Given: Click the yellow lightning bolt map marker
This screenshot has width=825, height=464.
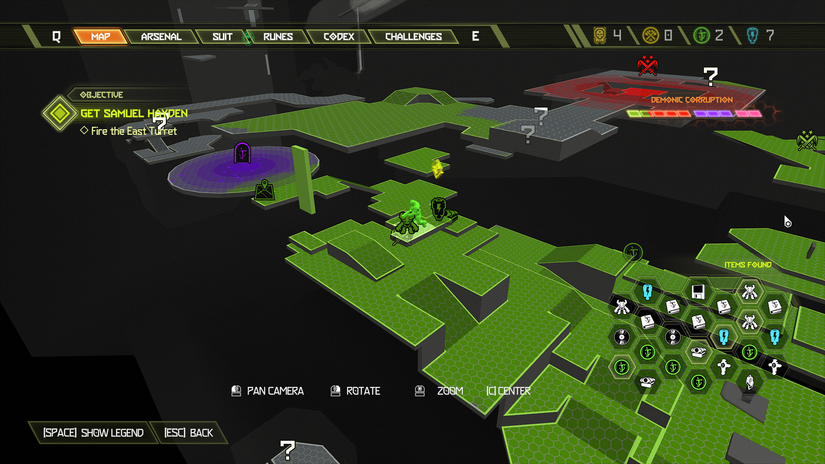Looking at the screenshot, I should point(437,168).
